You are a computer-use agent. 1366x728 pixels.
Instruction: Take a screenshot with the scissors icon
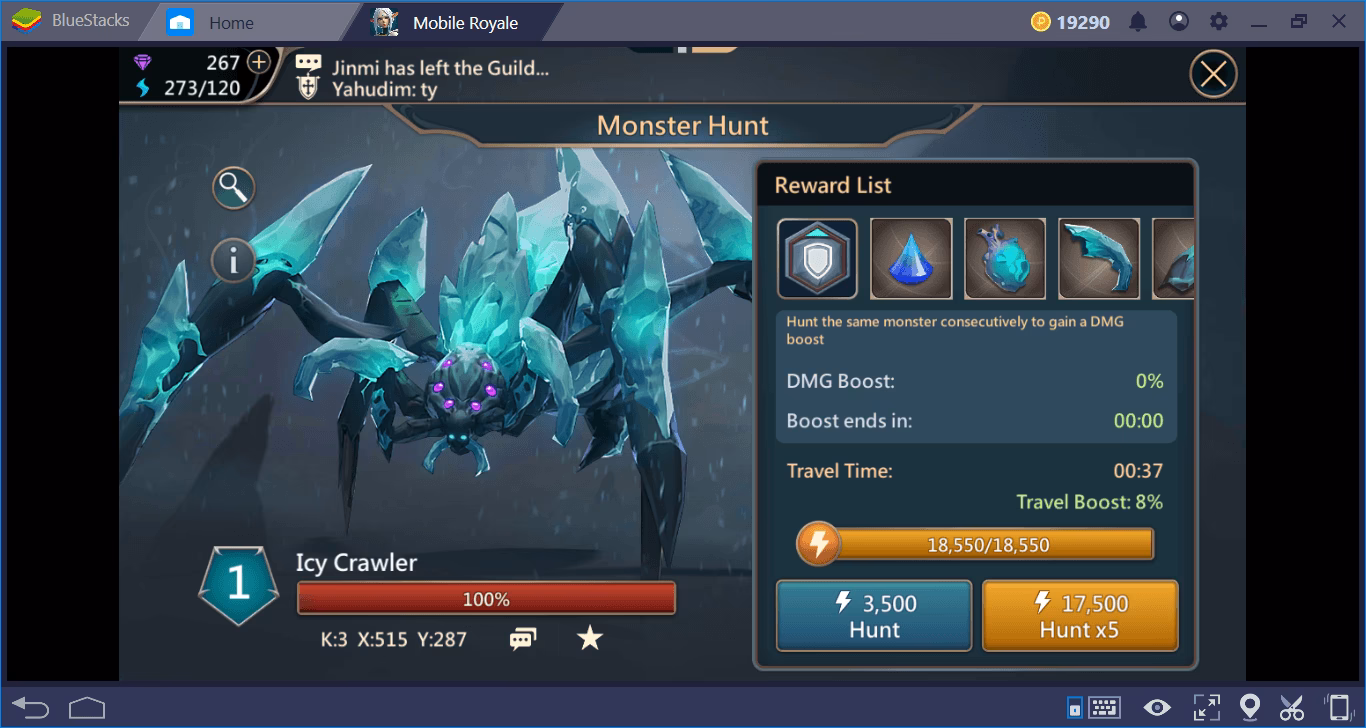[1292, 709]
